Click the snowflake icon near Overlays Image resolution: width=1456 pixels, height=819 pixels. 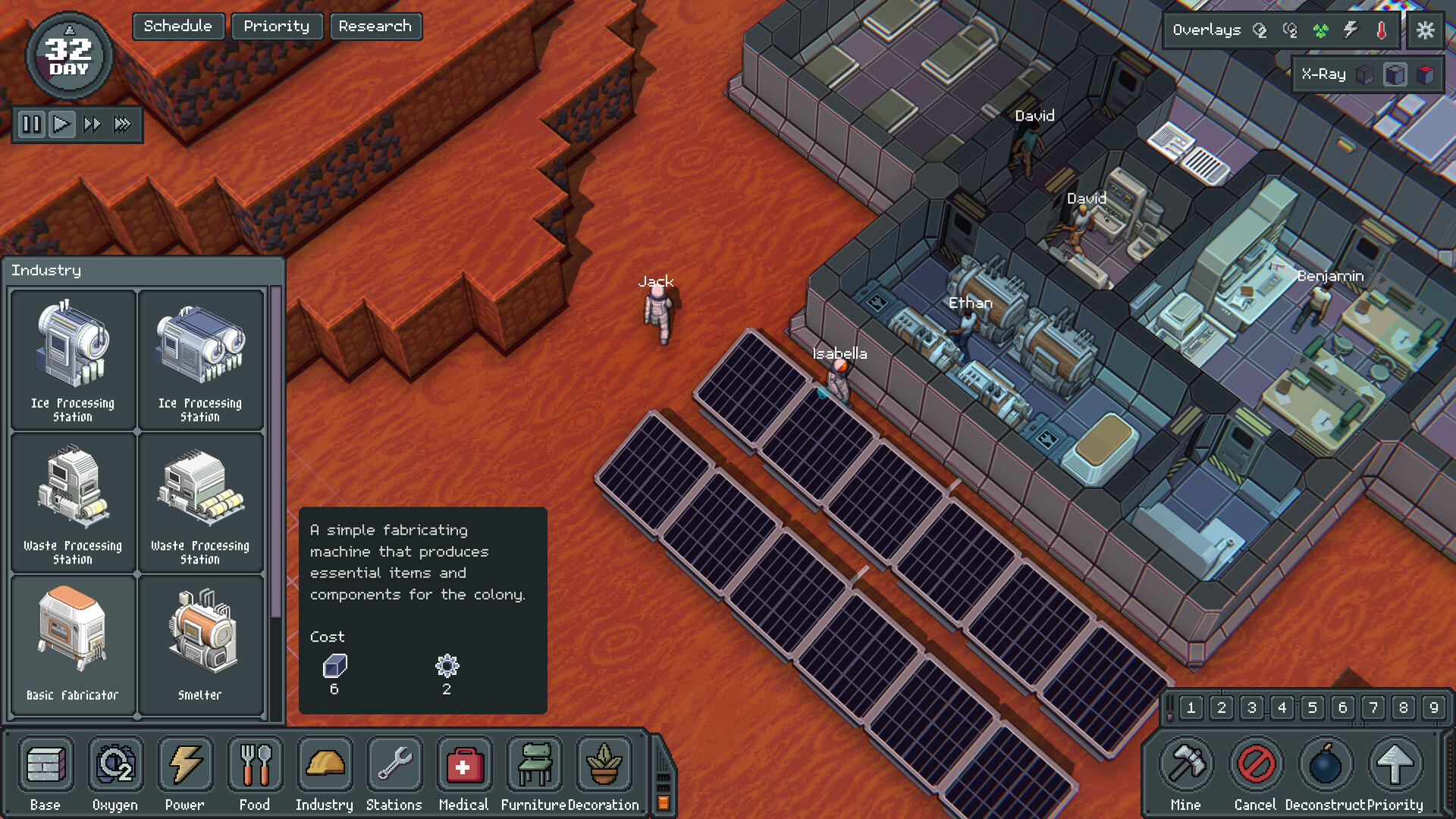click(x=1425, y=30)
